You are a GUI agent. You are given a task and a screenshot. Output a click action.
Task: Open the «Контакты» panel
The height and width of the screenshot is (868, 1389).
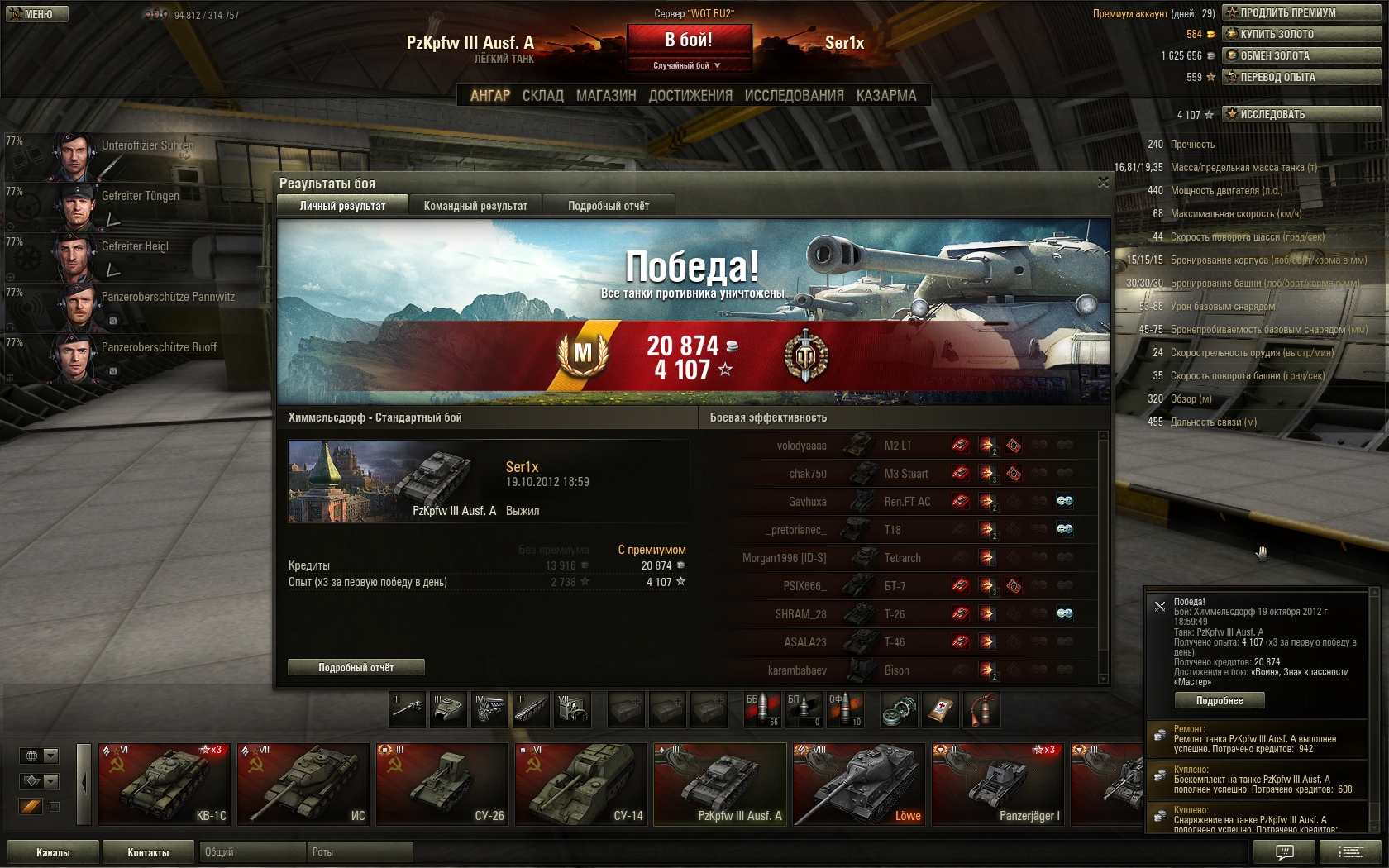tap(148, 852)
